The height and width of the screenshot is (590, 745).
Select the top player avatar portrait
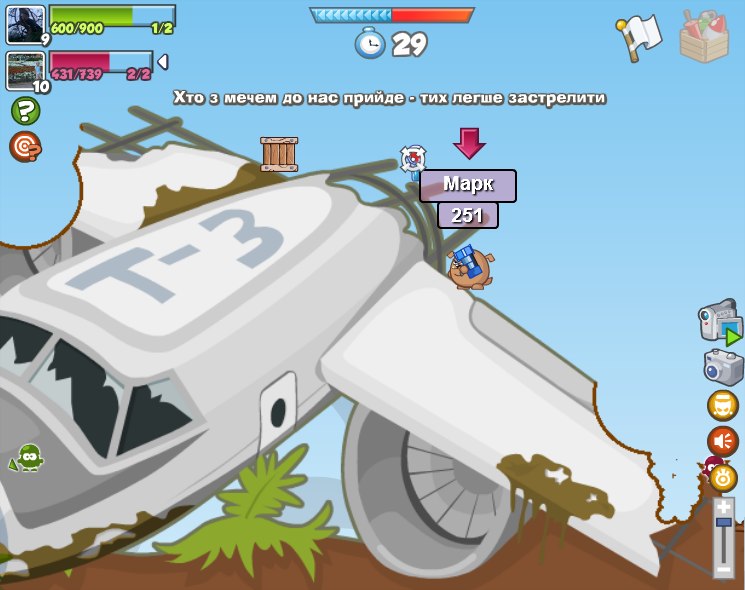(x=26, y=24)
